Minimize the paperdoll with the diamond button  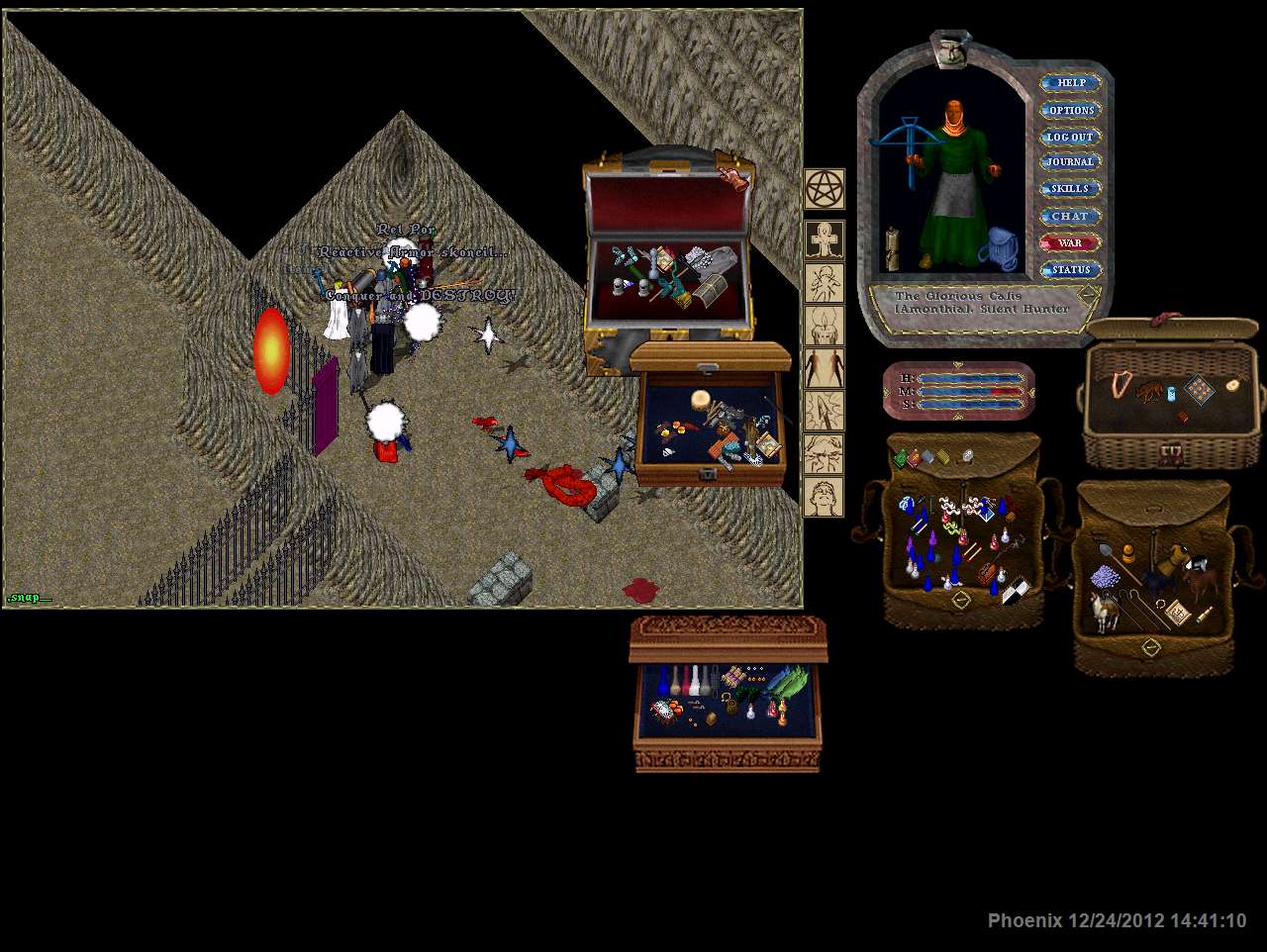pos(1089,294)
